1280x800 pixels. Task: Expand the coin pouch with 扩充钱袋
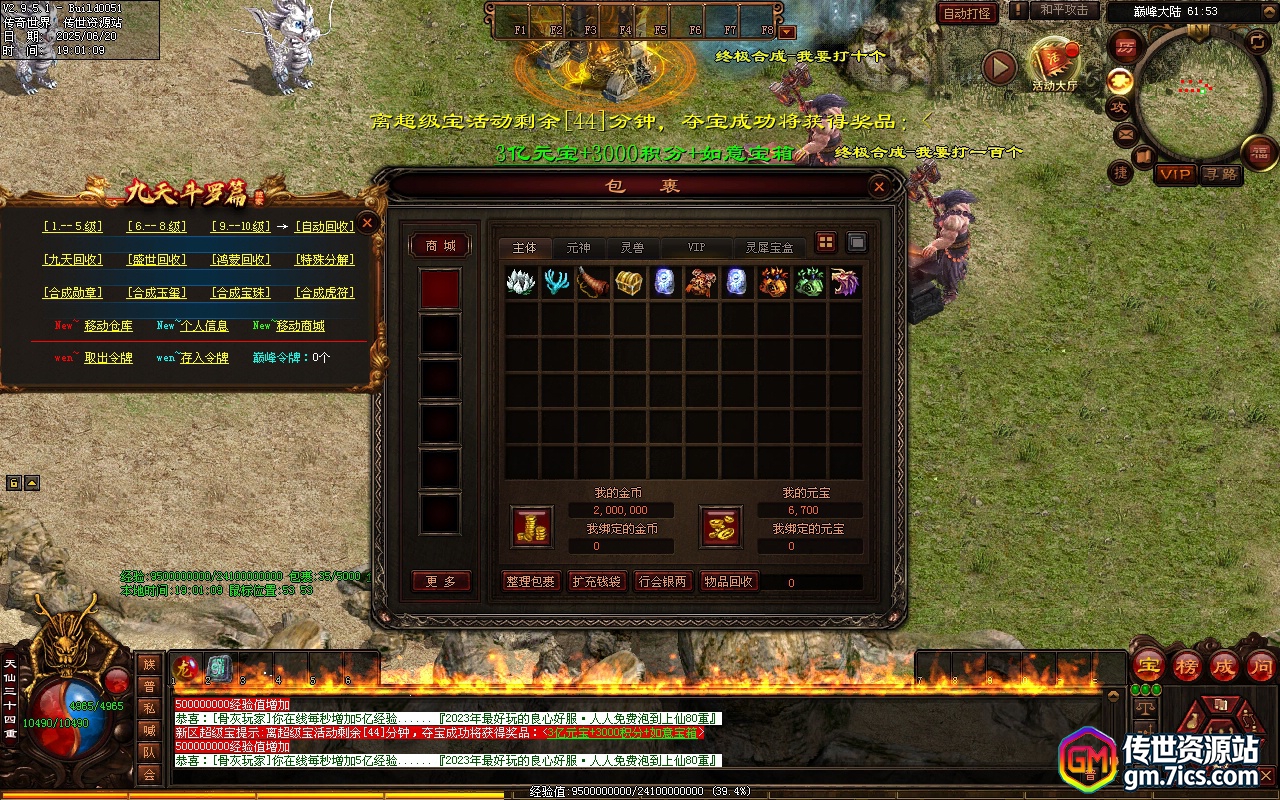tap(597, 581)
